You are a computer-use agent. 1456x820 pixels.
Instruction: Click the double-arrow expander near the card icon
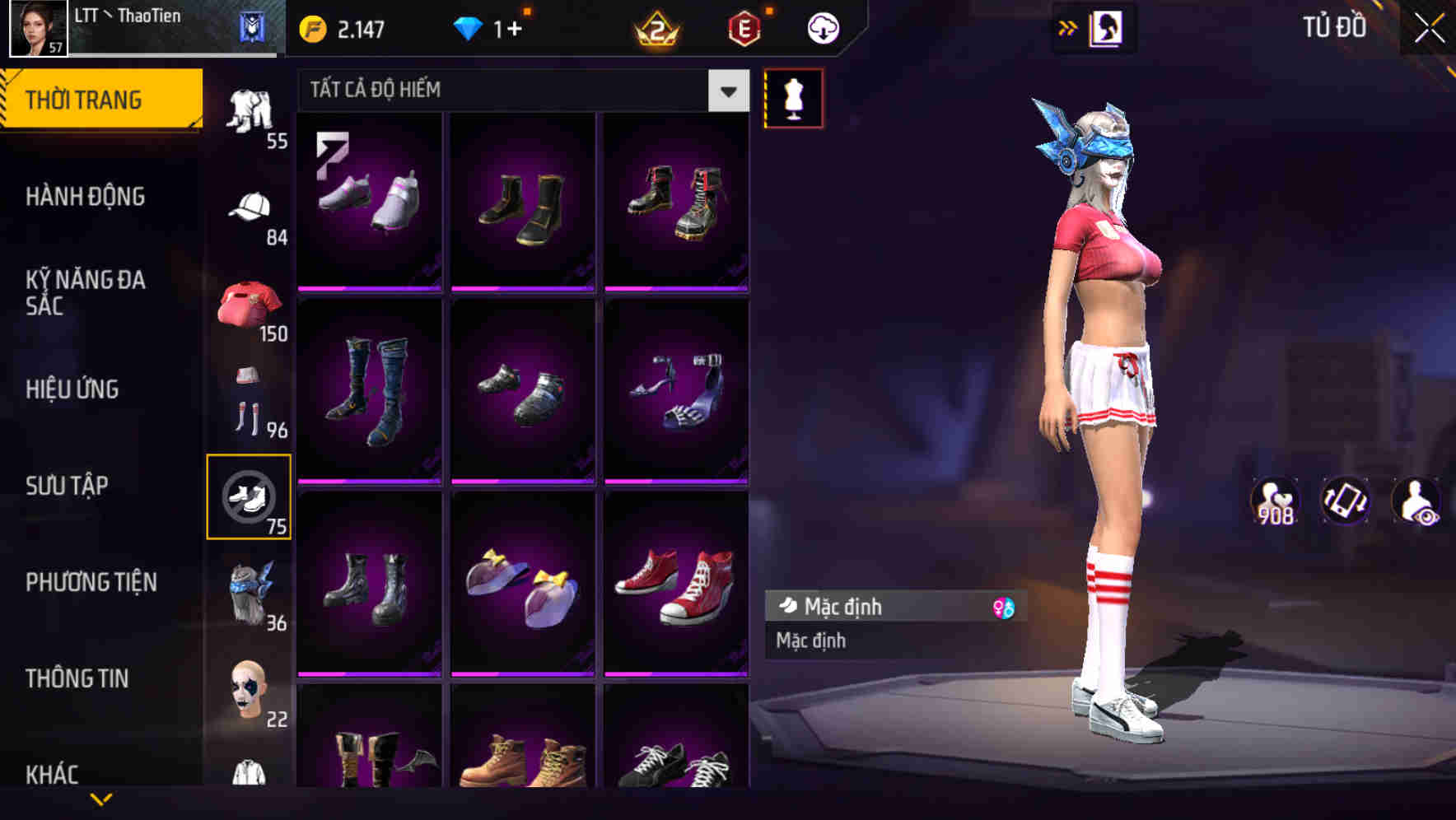coord(1068,26)
